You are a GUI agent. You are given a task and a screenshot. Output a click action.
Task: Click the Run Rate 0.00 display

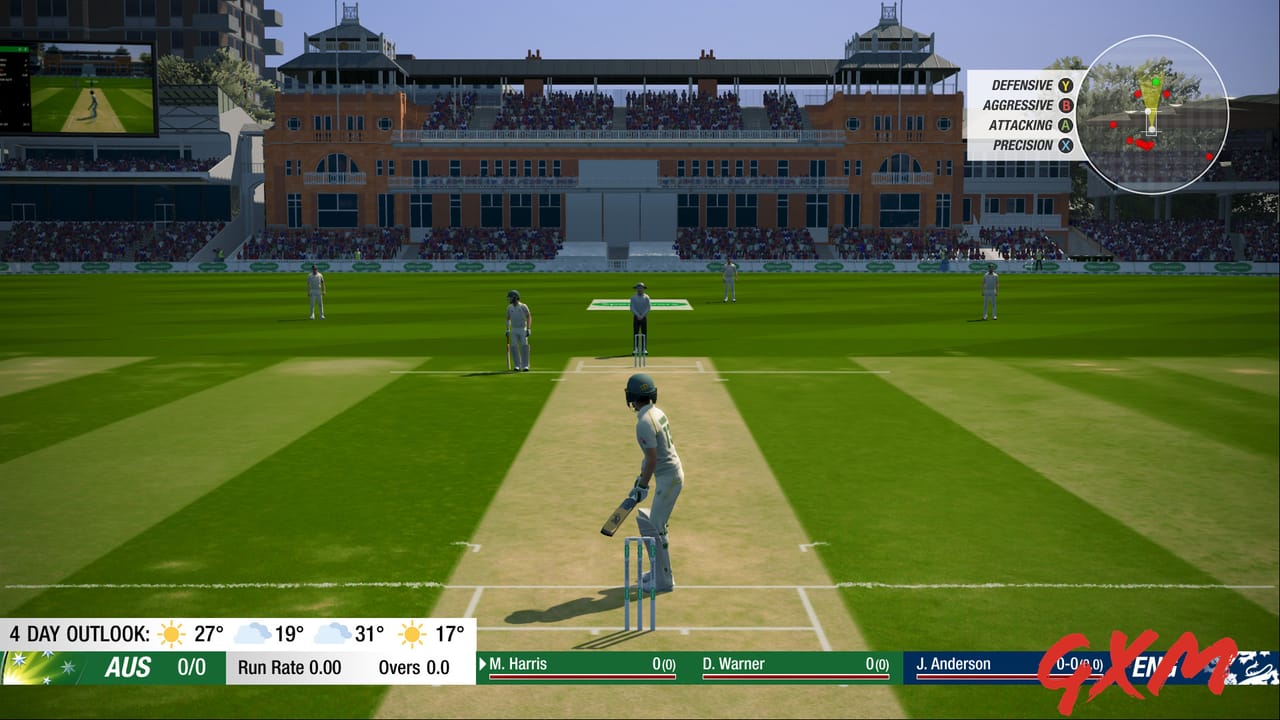tap(290, 666)
